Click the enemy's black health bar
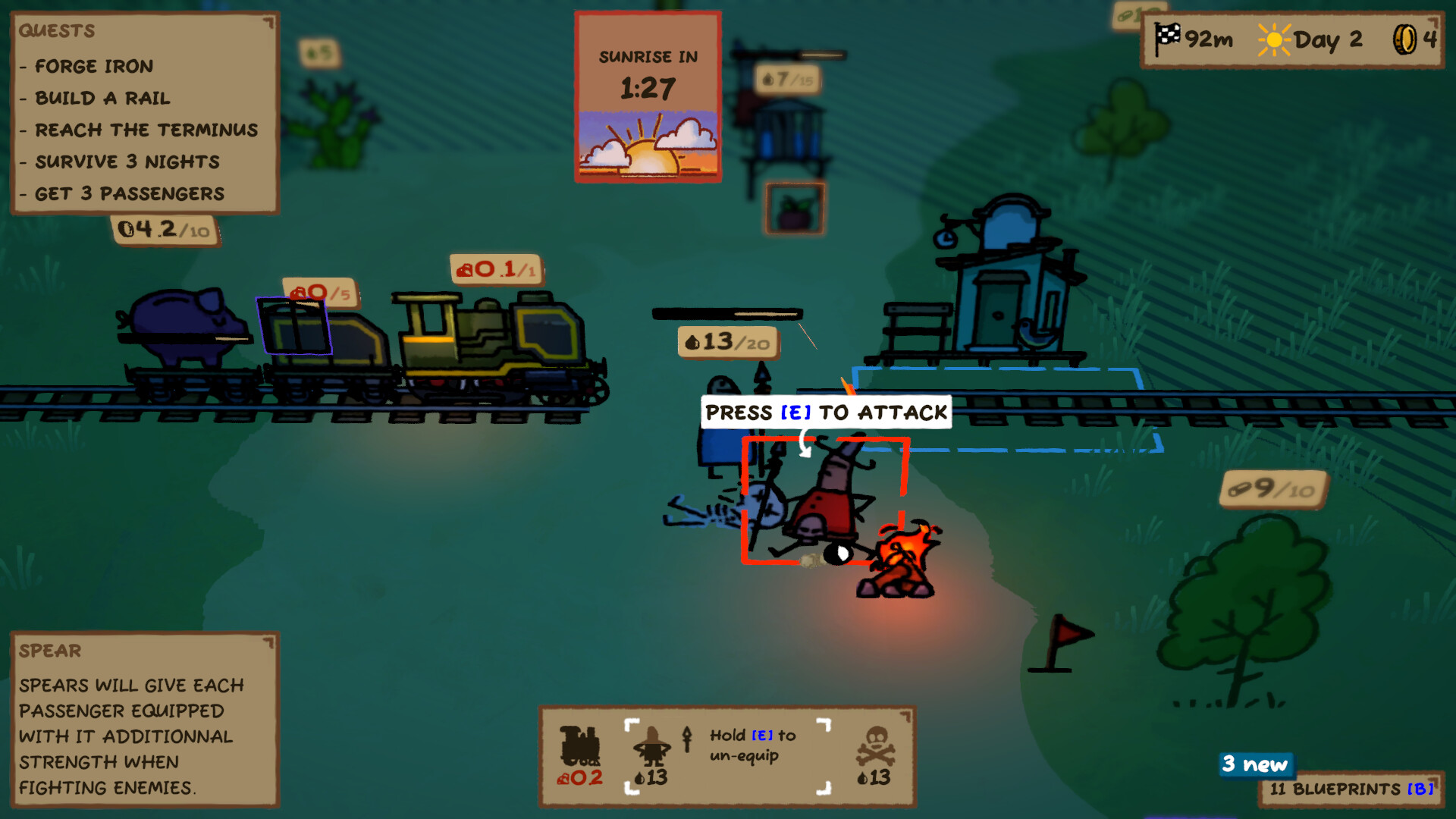The width and height of the screenshot is (1456, 819). pos(726,312)
